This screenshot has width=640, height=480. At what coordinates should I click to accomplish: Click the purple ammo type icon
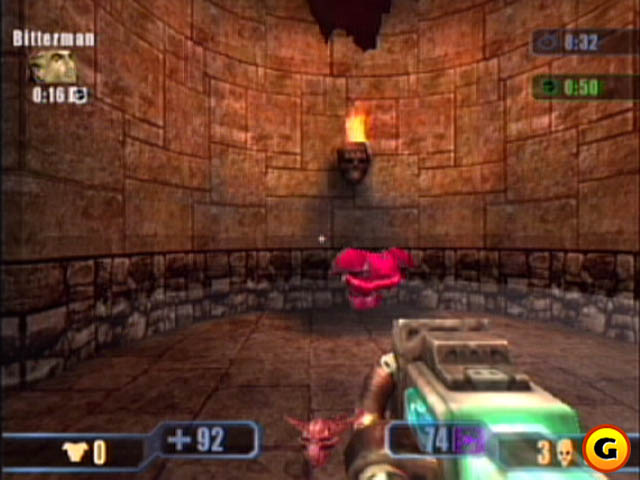point(466,438)
